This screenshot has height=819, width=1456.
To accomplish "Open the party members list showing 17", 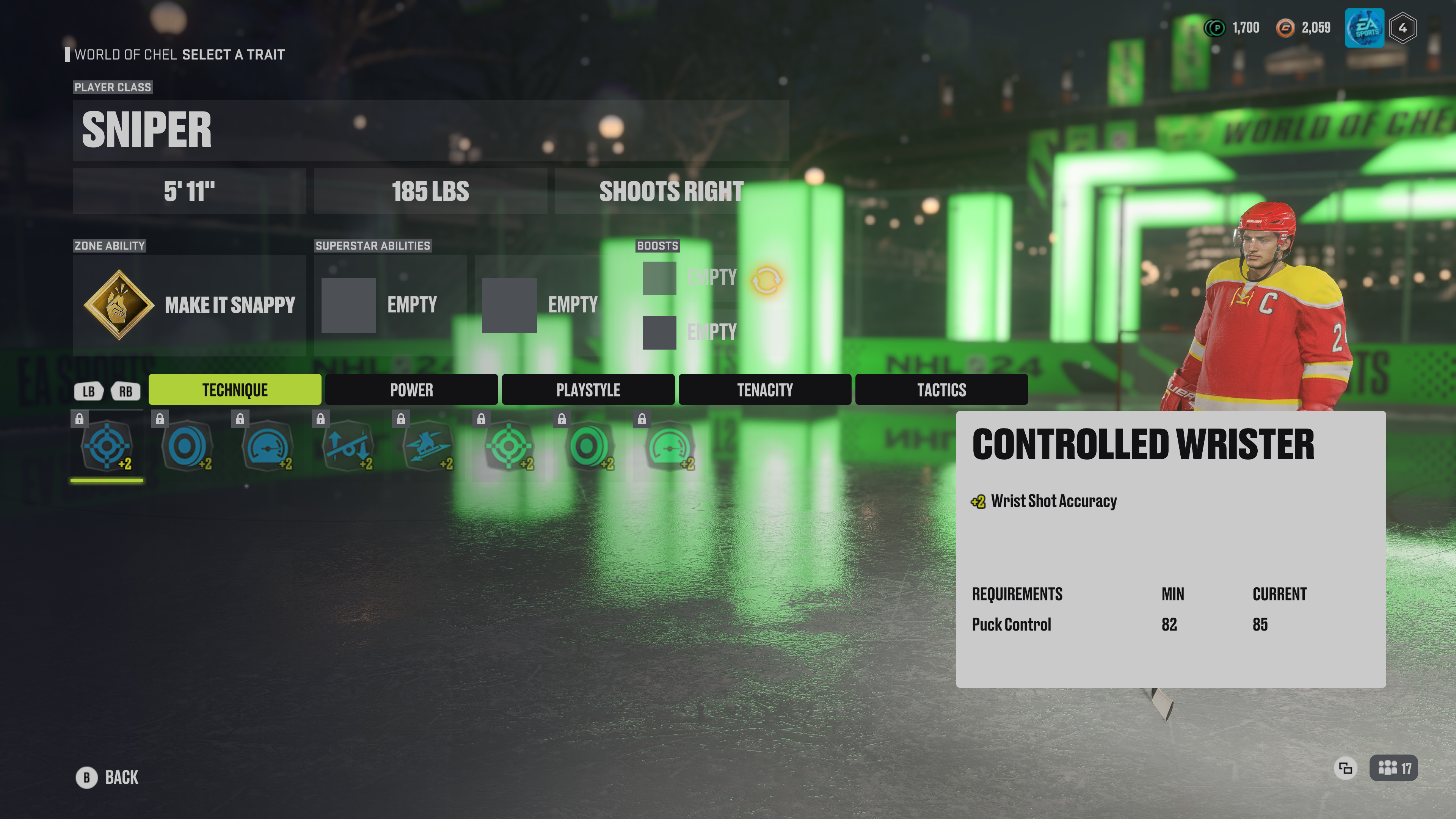I will (x=1393, y=768).
